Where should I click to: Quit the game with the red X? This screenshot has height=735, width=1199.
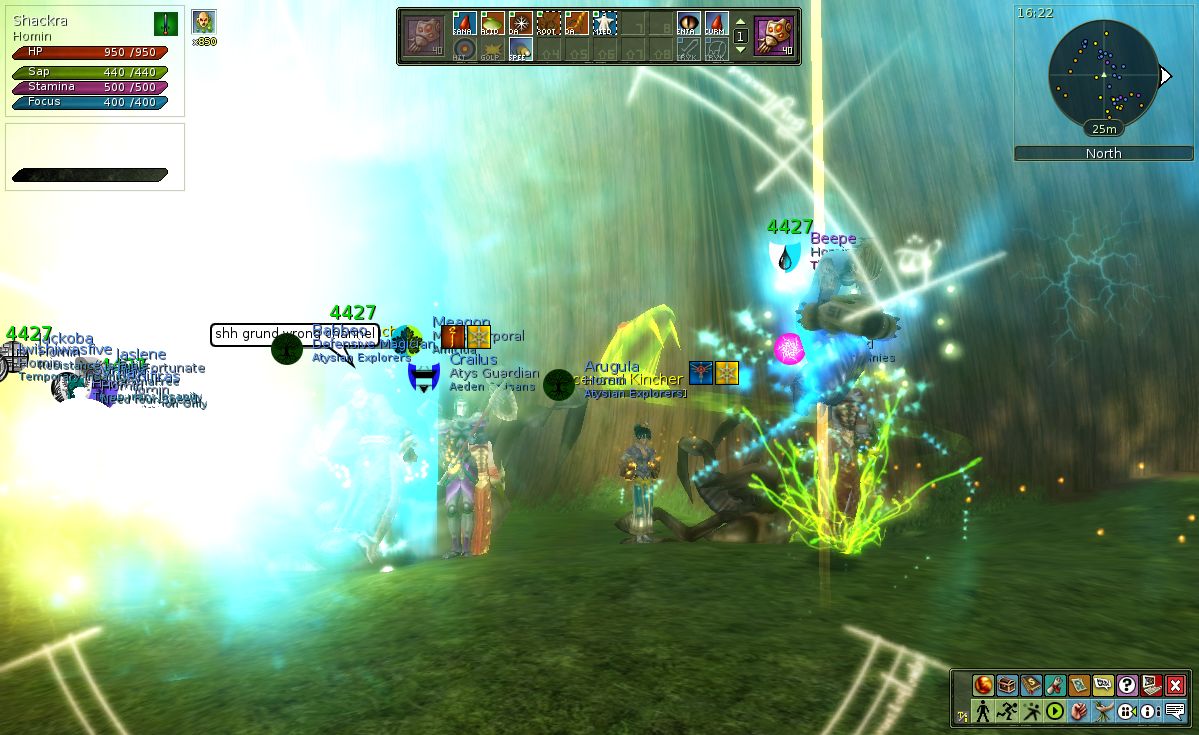(x=1175, y=685)
